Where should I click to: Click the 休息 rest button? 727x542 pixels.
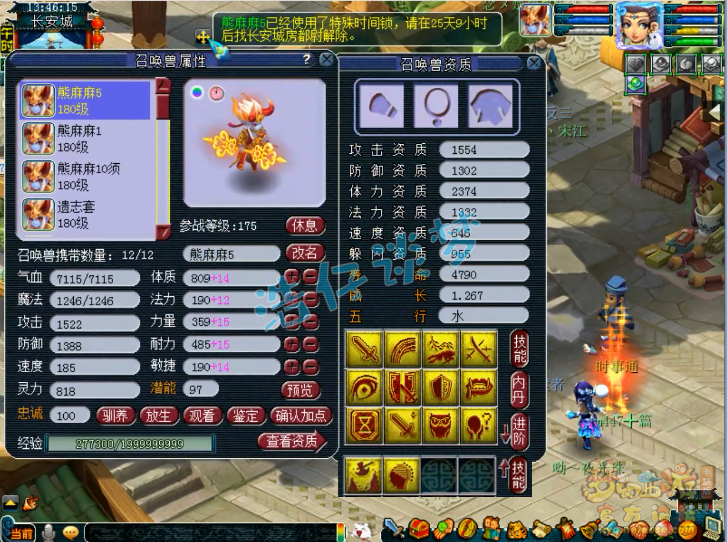pos(305,225)
